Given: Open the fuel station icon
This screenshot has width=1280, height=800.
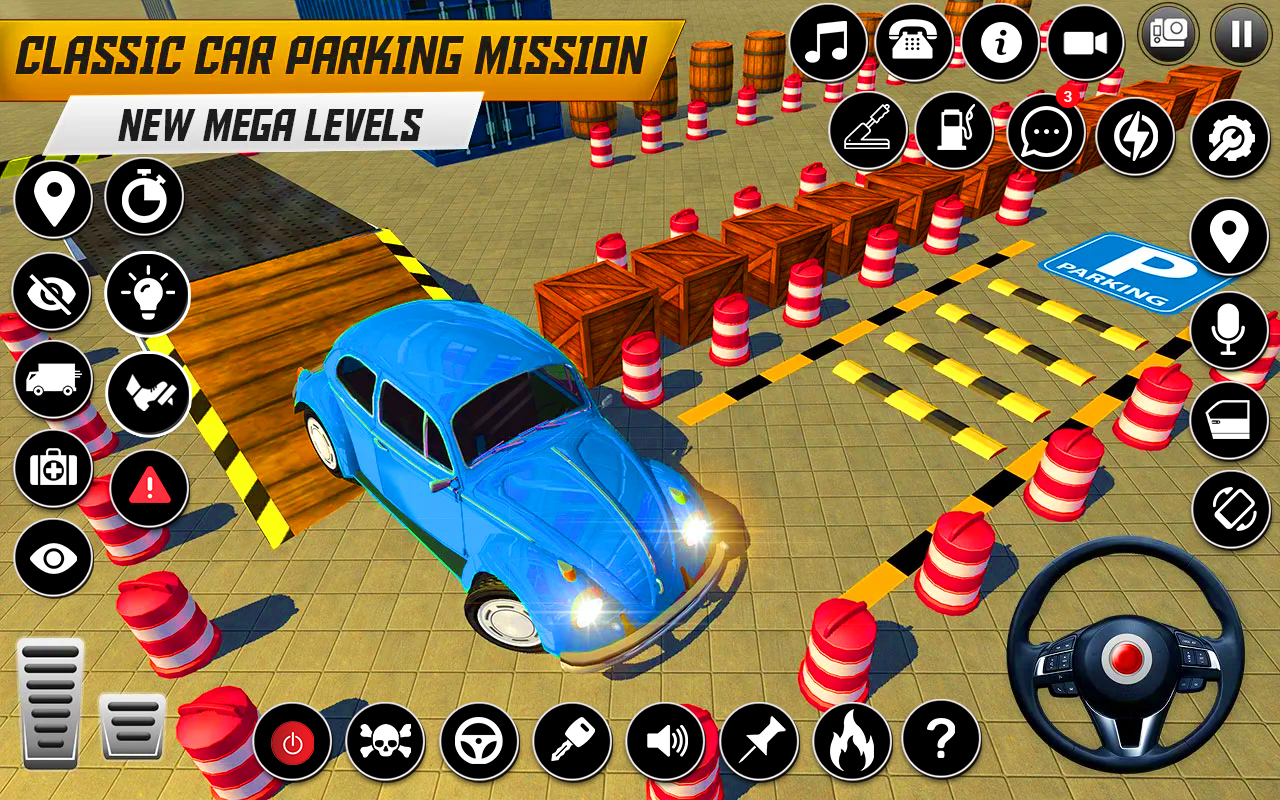Looking at the screenshot, I should (956, 131).
